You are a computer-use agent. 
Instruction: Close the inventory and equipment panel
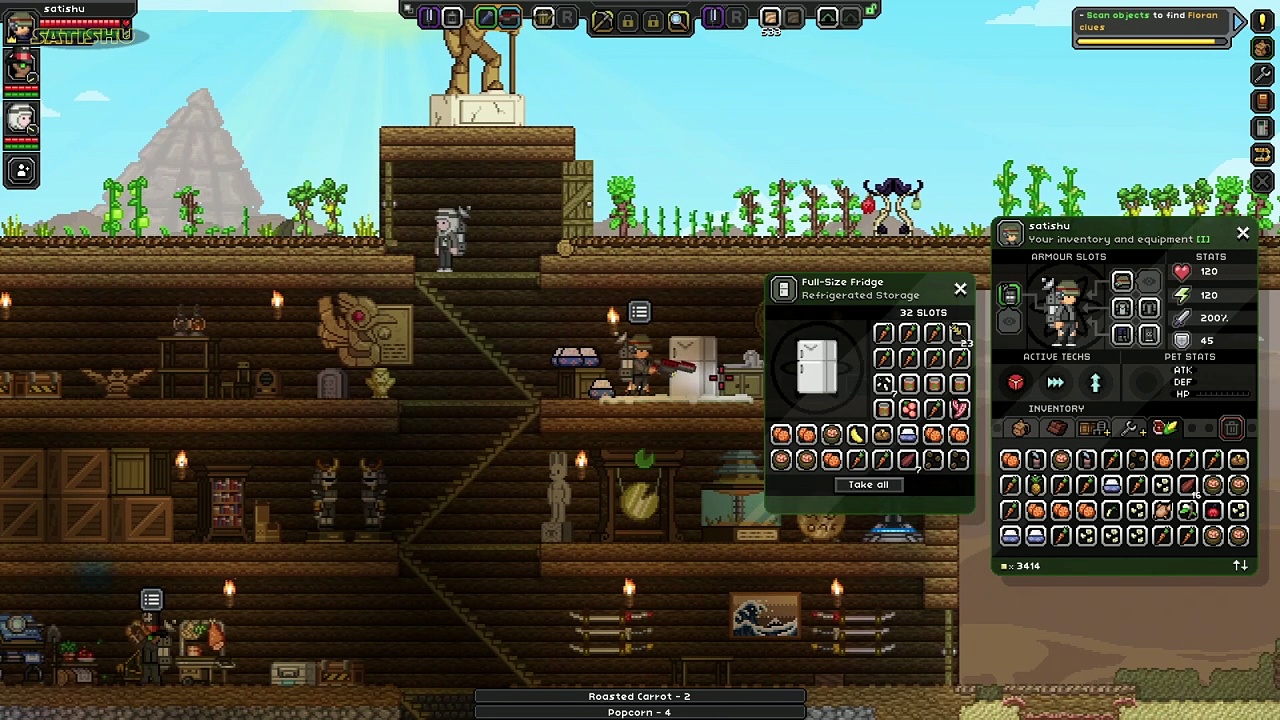pyautogui.click(x=1243, y=233)
